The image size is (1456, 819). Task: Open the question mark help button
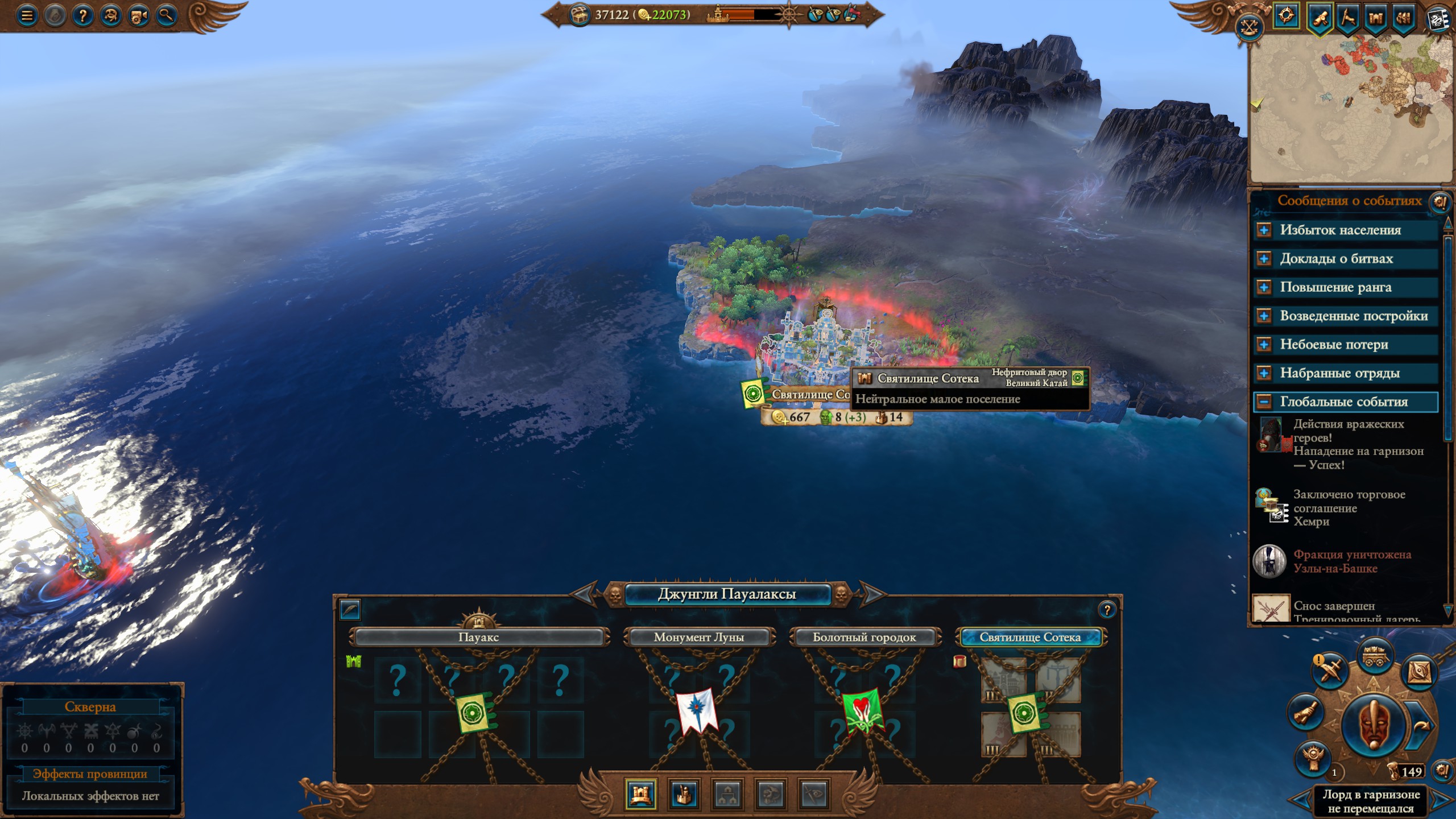pyautogui.click(x=82, y=16)
